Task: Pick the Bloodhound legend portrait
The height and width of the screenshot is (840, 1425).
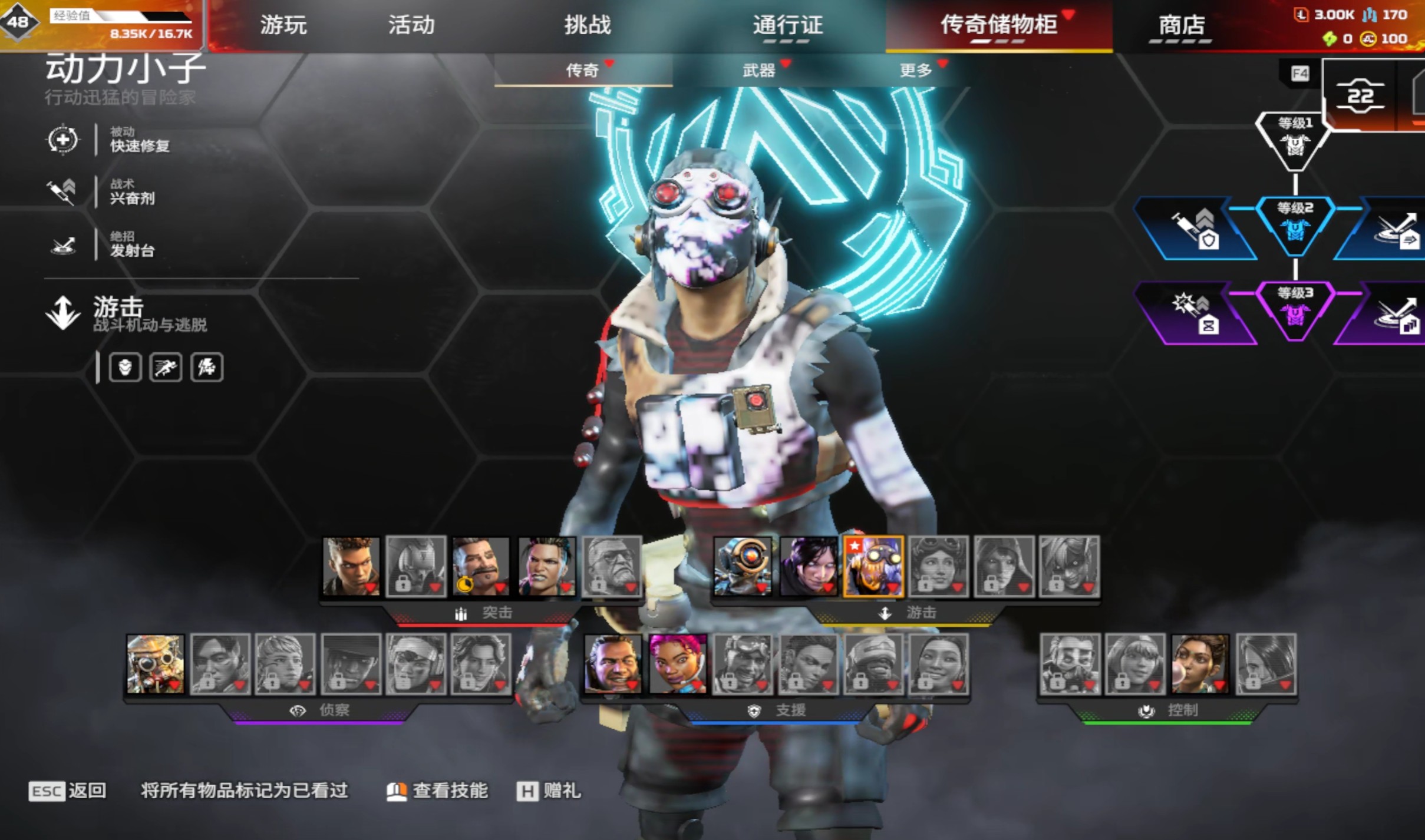Action: point(156,664)
